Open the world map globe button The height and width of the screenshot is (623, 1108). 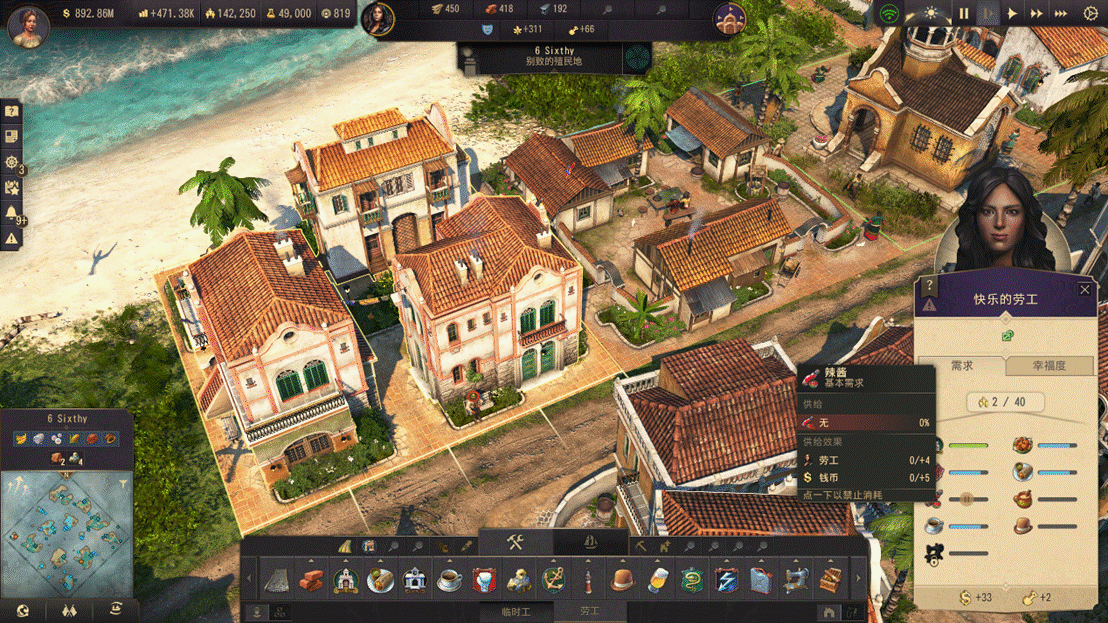coord(23,610)
